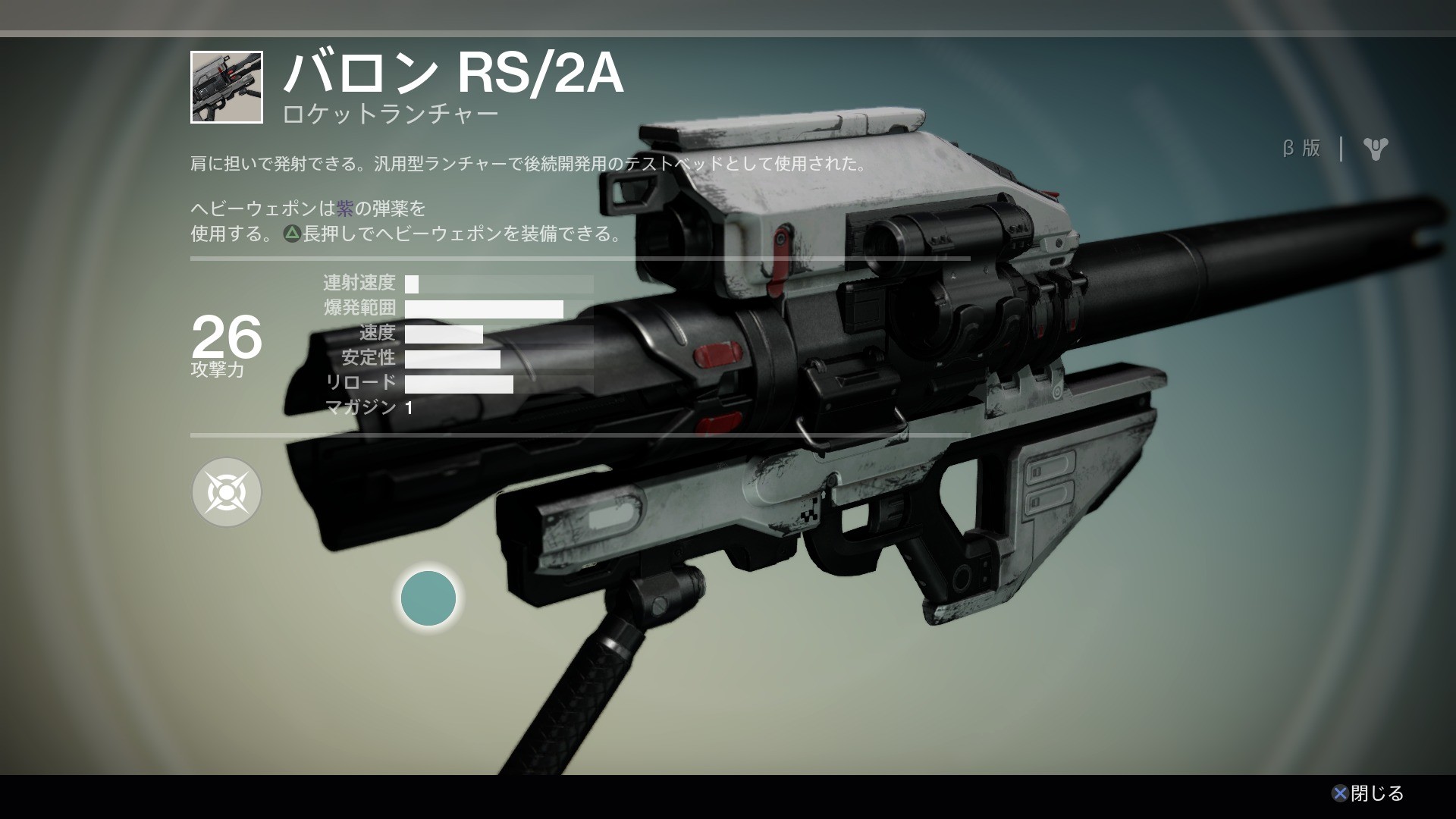Close the weapon details with 閉じる

[x=1368, y=793]
